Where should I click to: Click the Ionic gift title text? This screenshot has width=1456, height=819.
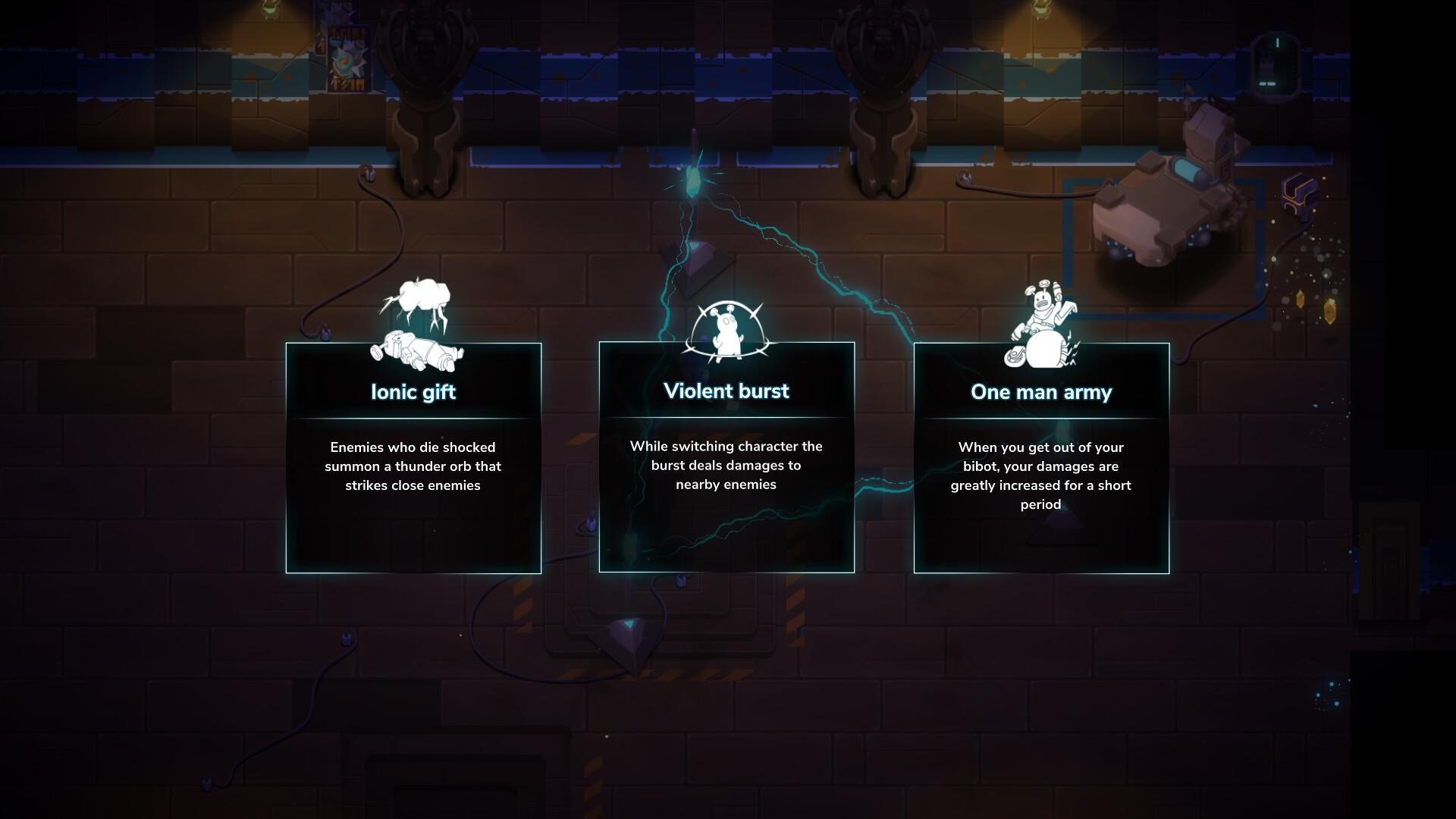[413, 392]
